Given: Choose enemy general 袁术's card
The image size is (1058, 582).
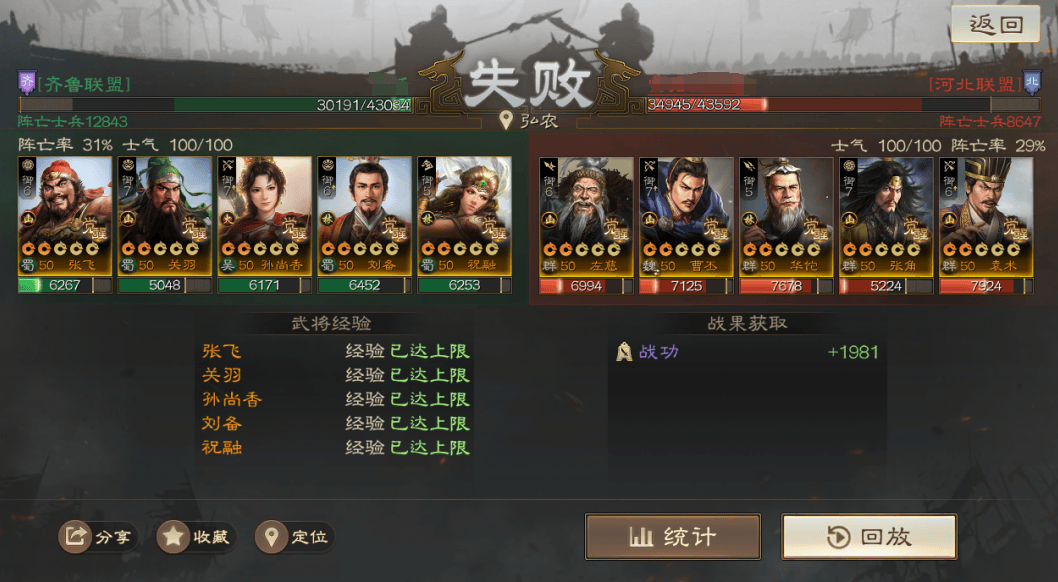Looking at the screenshot, I should 986,215.
